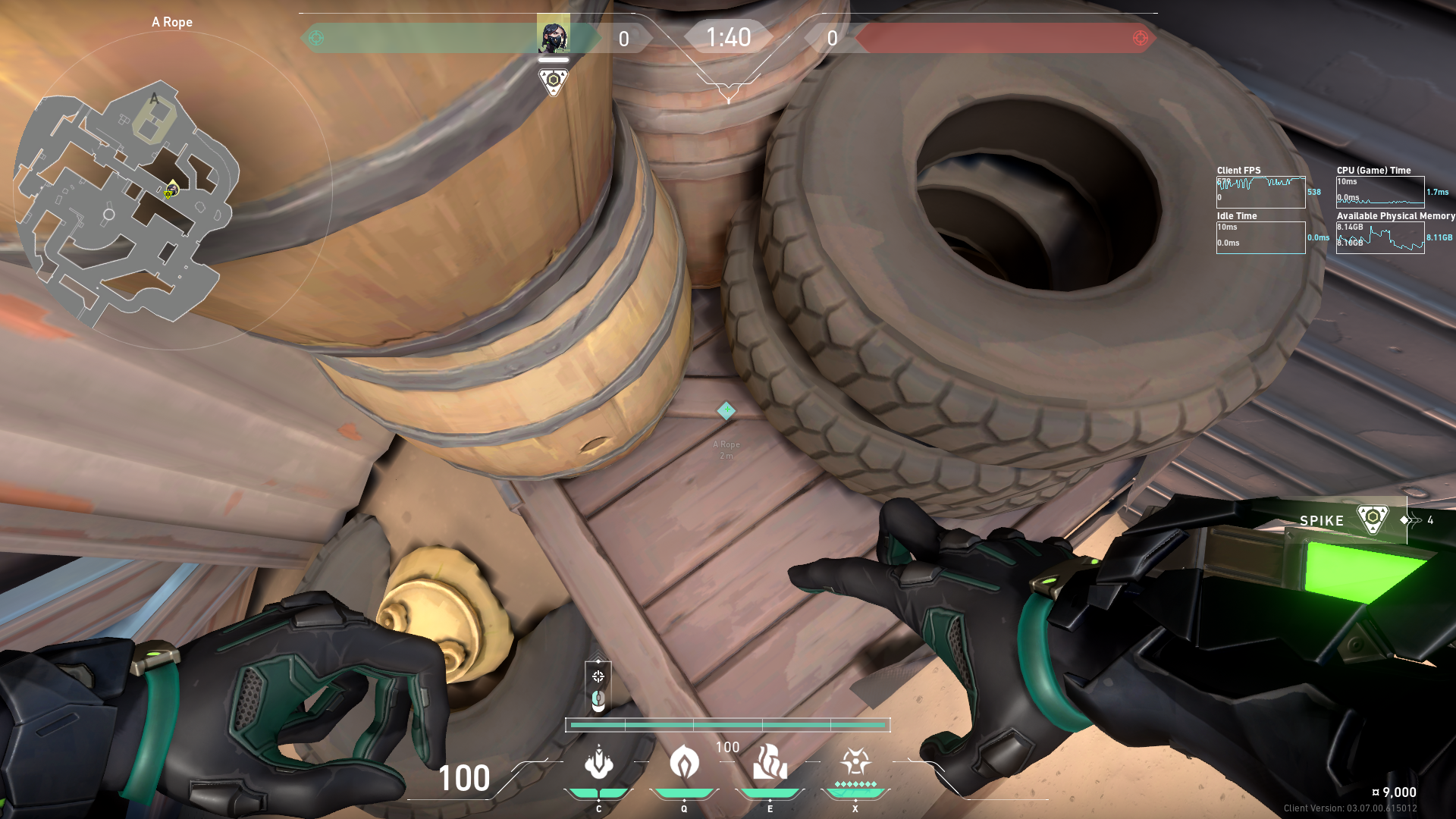Activate the Toxic Screen ability icon
1456x819 pixels.
[770, 762]
